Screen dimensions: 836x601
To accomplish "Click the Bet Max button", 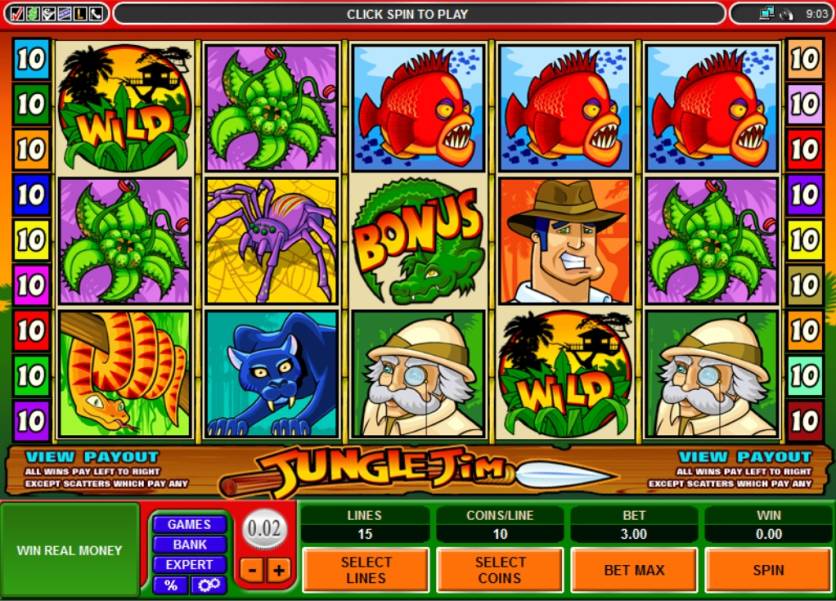I will (x=633, y=570).
